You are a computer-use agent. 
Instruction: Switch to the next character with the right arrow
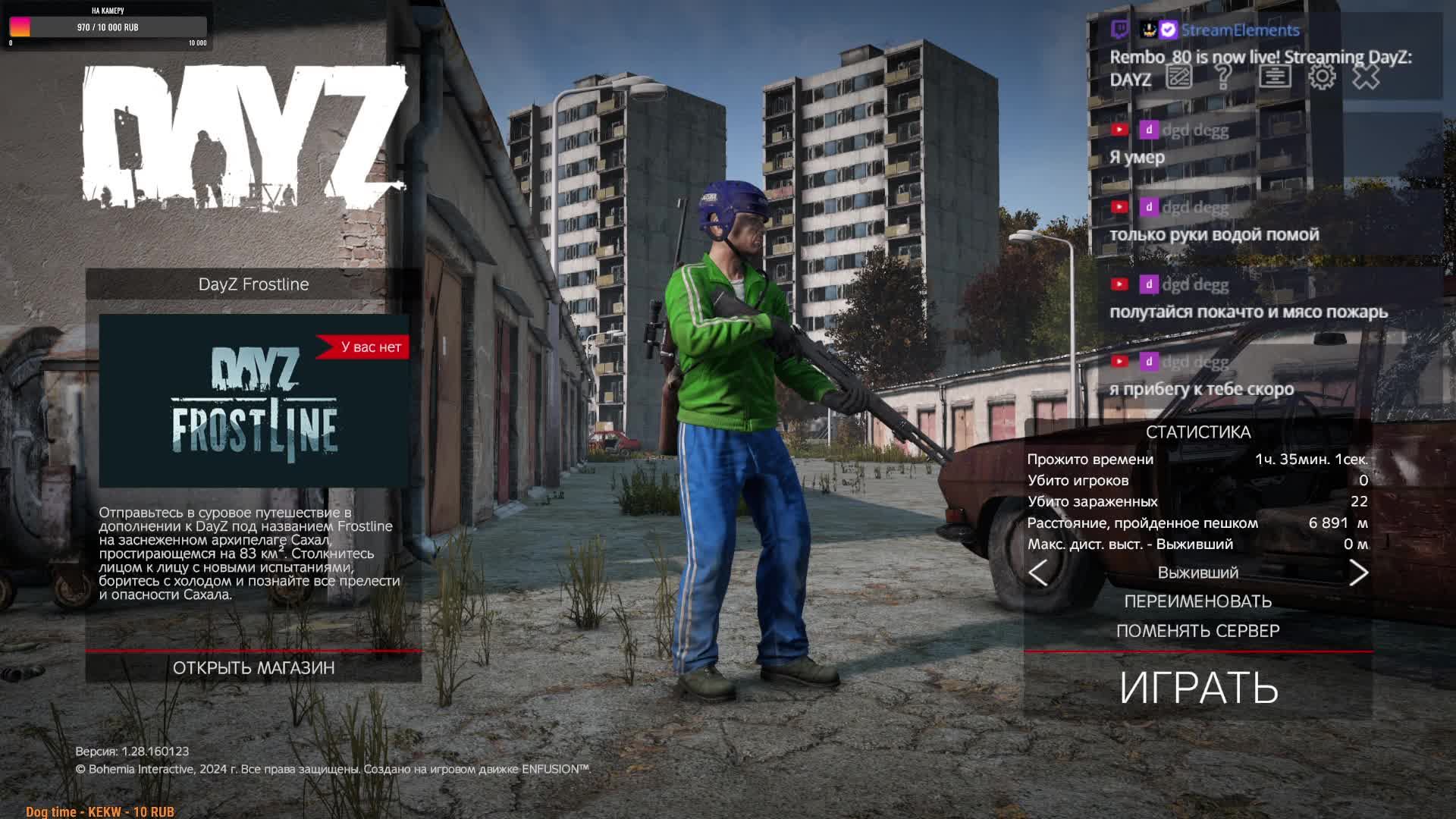1358,573
